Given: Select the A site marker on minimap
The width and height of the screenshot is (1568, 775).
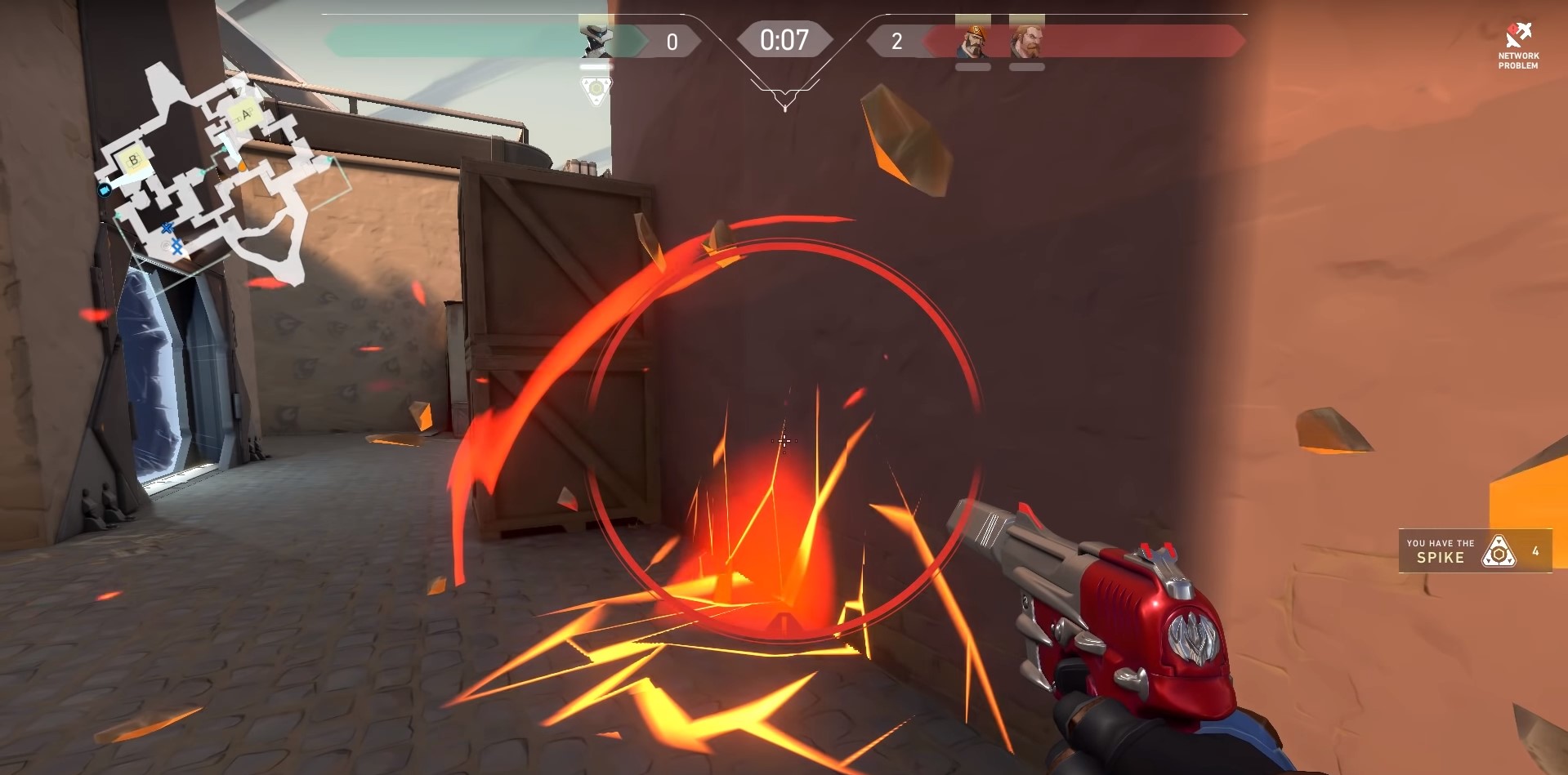Looking at the screenshot, I should 243,114.
